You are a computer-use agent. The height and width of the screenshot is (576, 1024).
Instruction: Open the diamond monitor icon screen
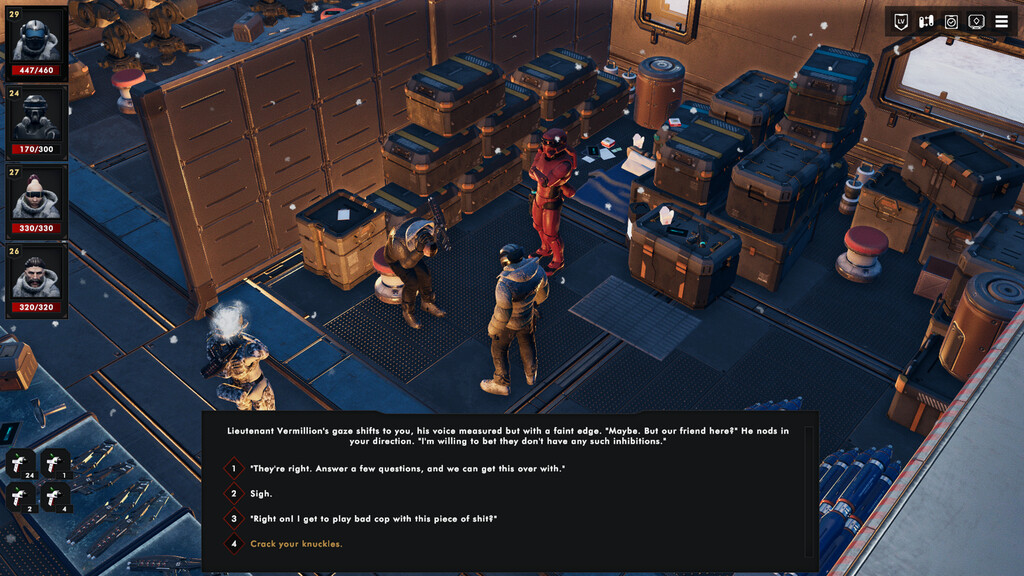pos(976,21)
